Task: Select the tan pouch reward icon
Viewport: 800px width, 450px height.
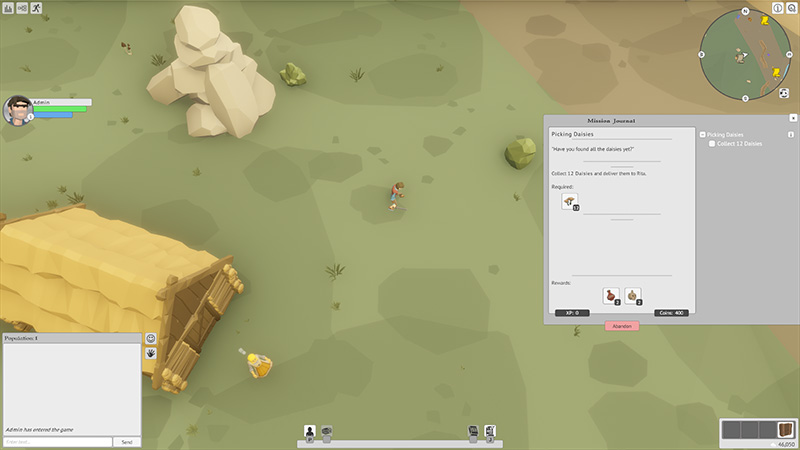Action: 633,295
